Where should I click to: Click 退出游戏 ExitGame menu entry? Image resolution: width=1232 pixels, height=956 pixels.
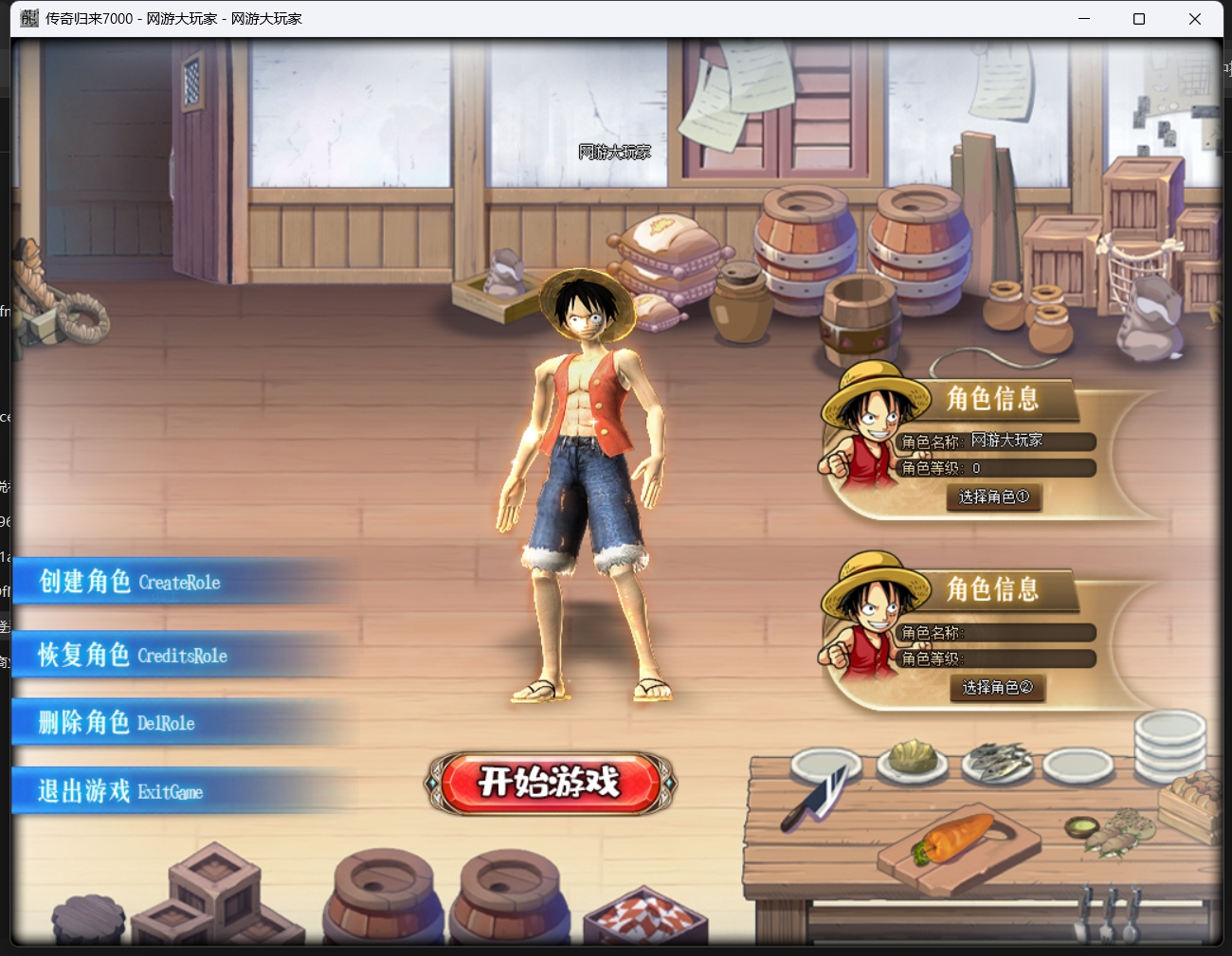click(120, 791)
